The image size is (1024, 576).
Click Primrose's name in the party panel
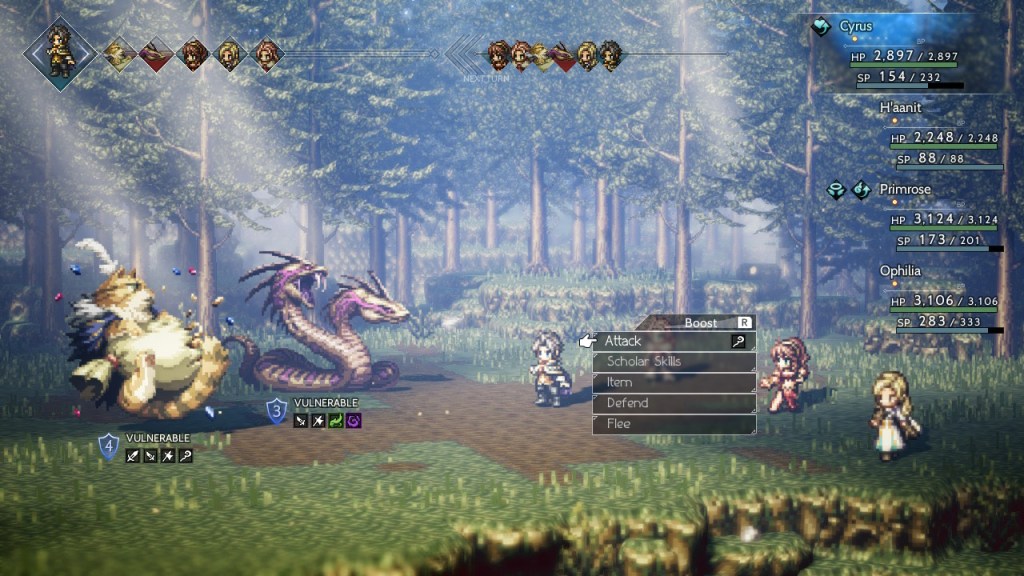pos(903,188)
